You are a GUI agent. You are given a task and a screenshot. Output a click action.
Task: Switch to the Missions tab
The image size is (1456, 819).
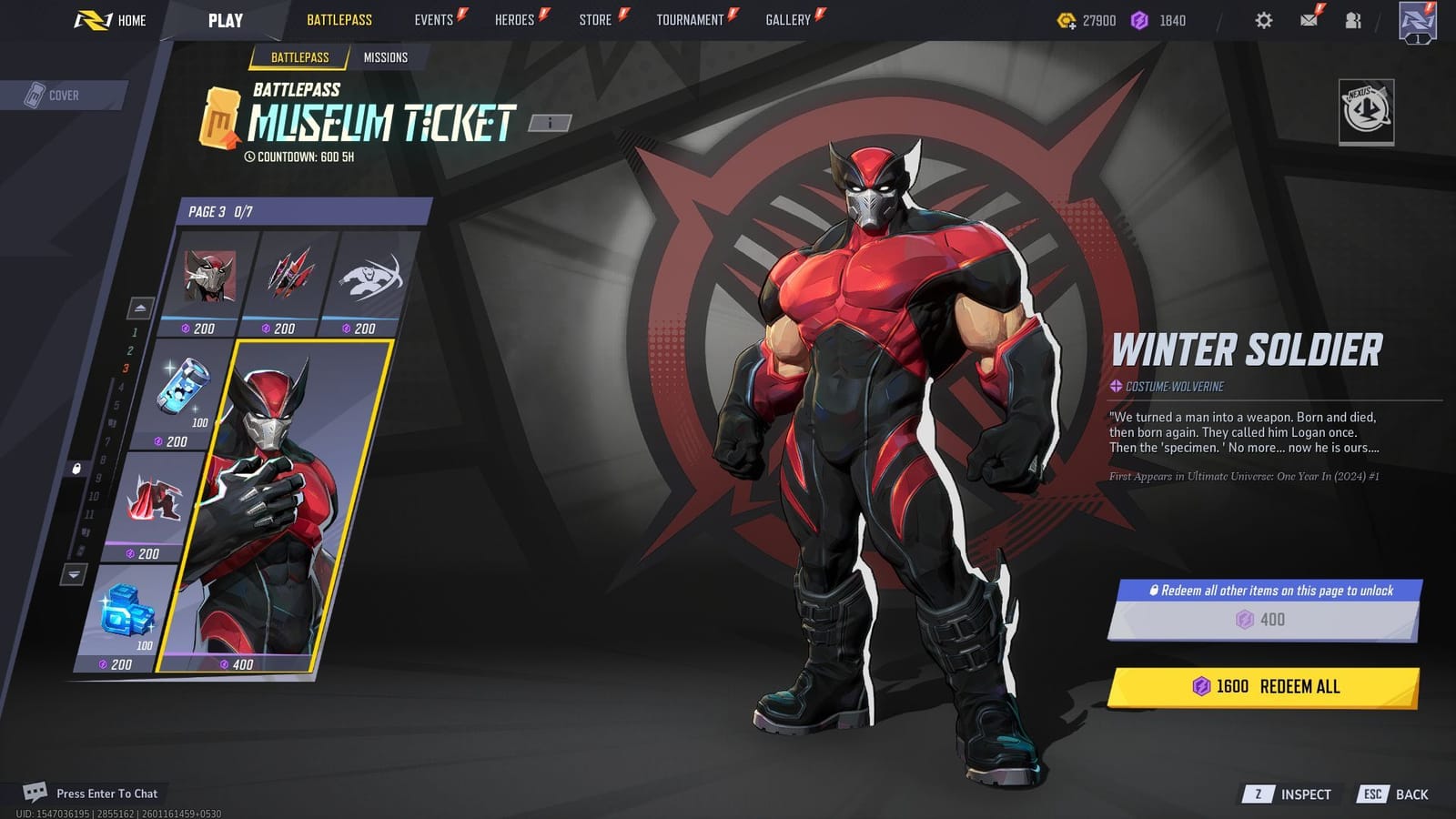386,57
